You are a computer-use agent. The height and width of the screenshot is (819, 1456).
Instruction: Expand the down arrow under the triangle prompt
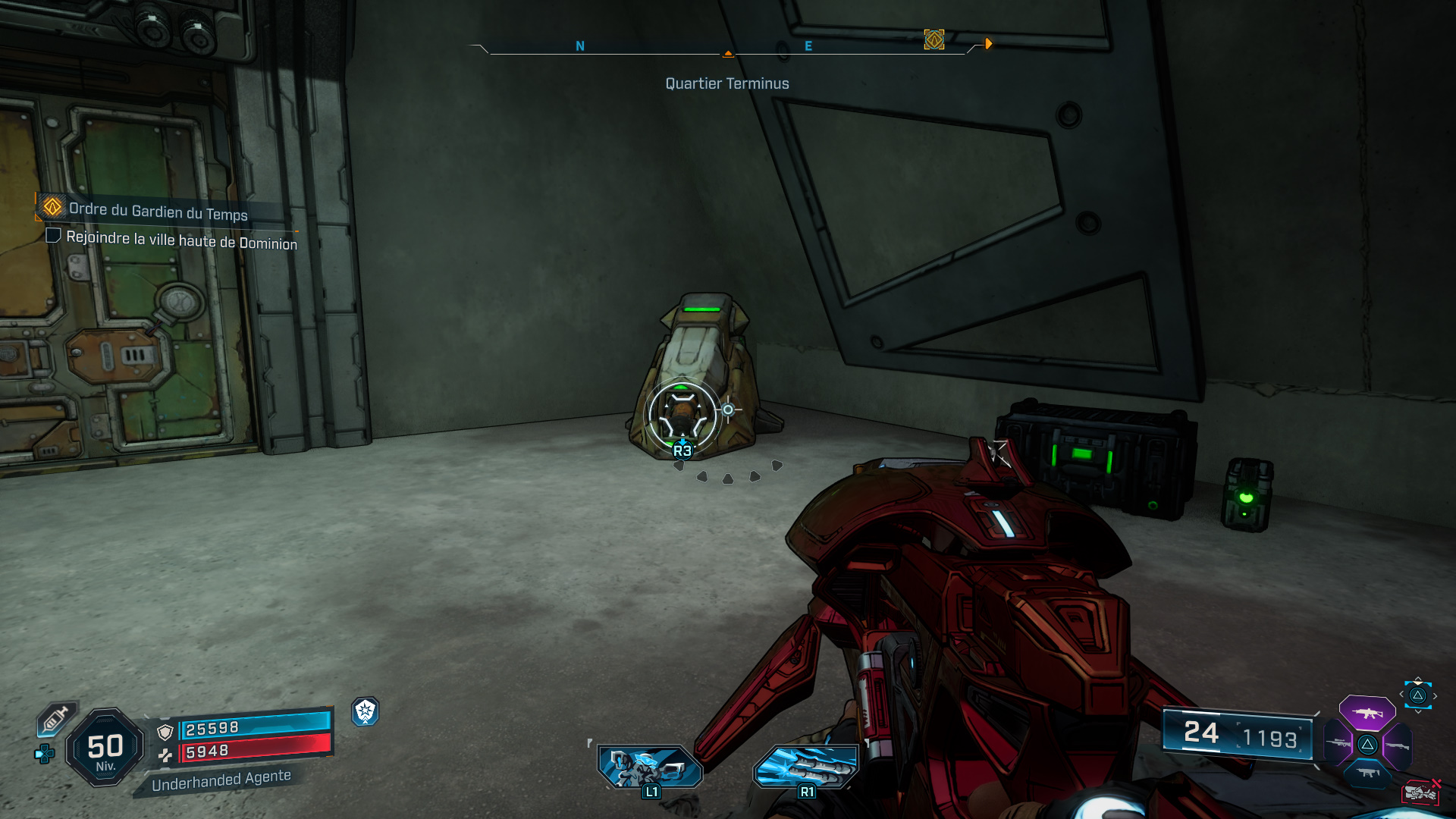click(1417, 711)
